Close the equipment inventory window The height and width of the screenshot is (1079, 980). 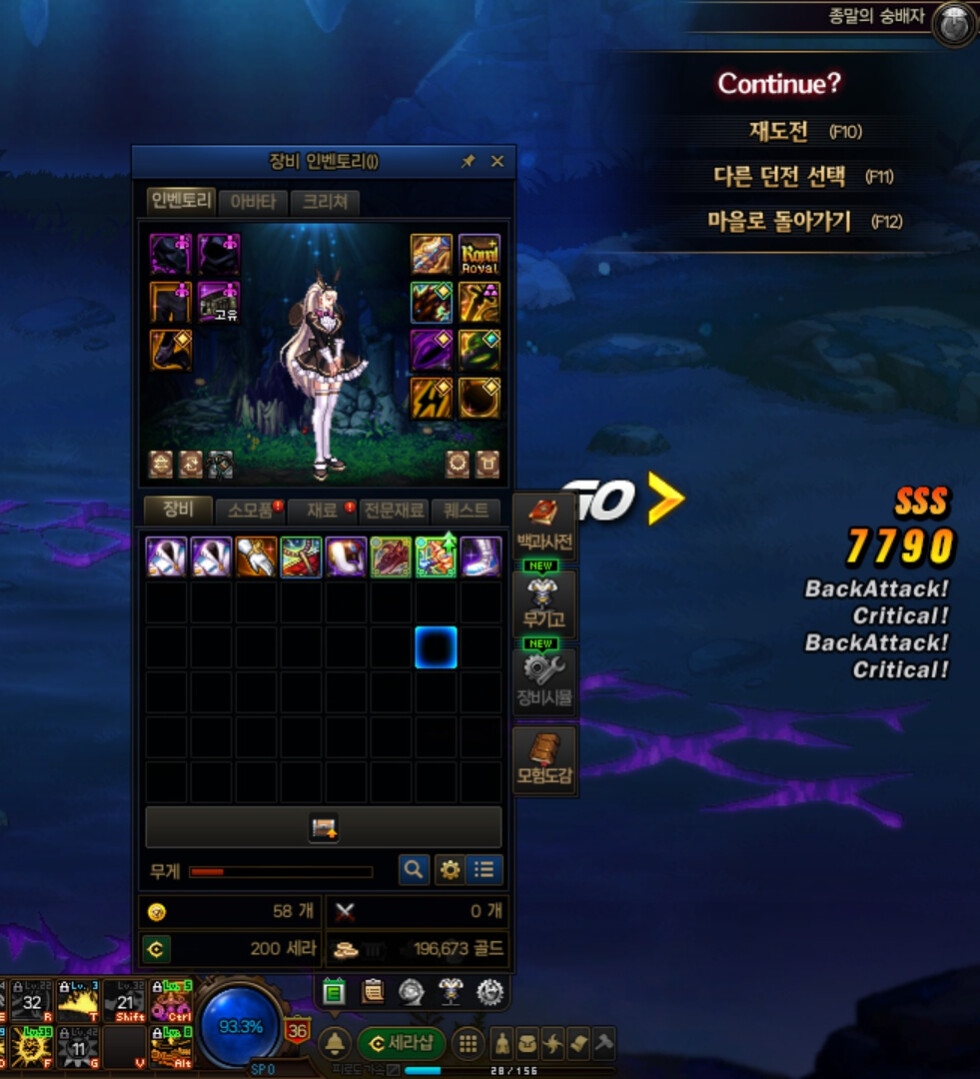(497, 161)
